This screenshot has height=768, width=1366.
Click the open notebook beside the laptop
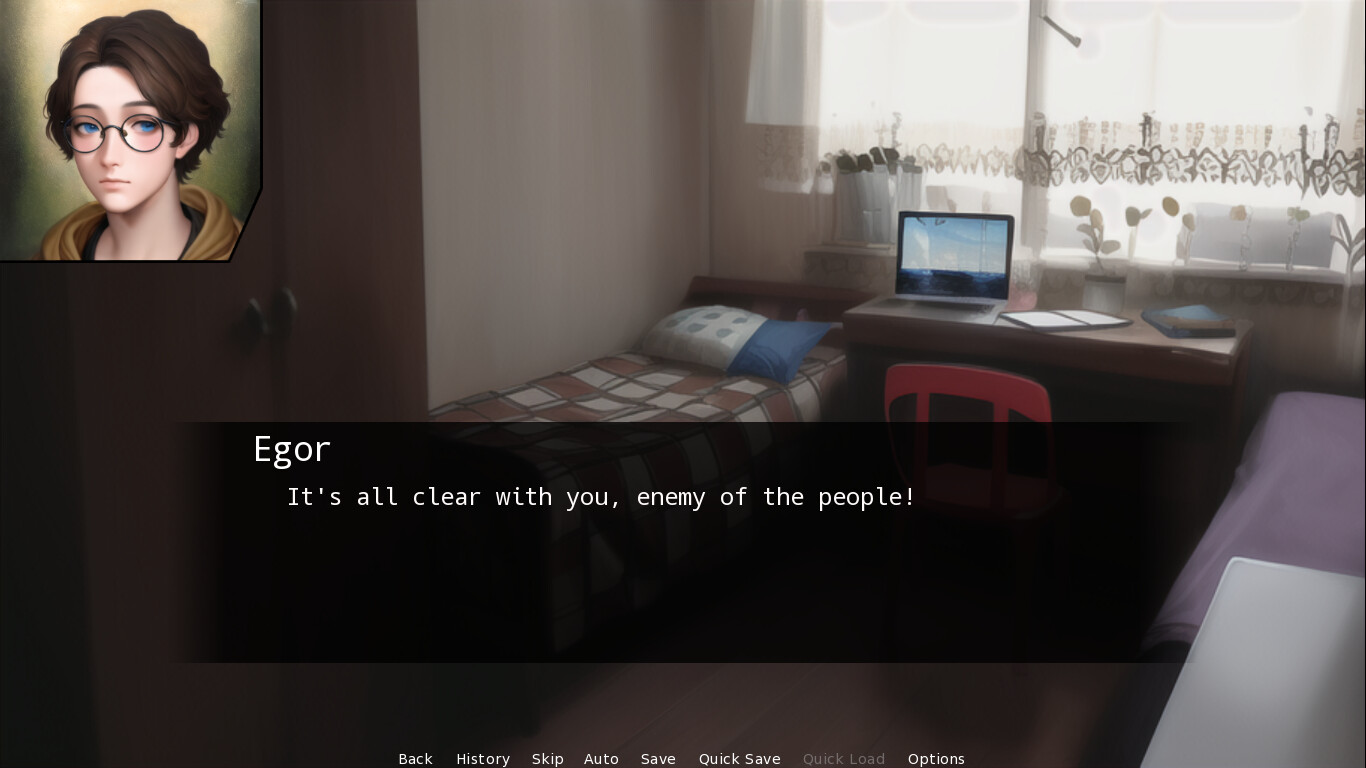click(x=1065, y=318)
